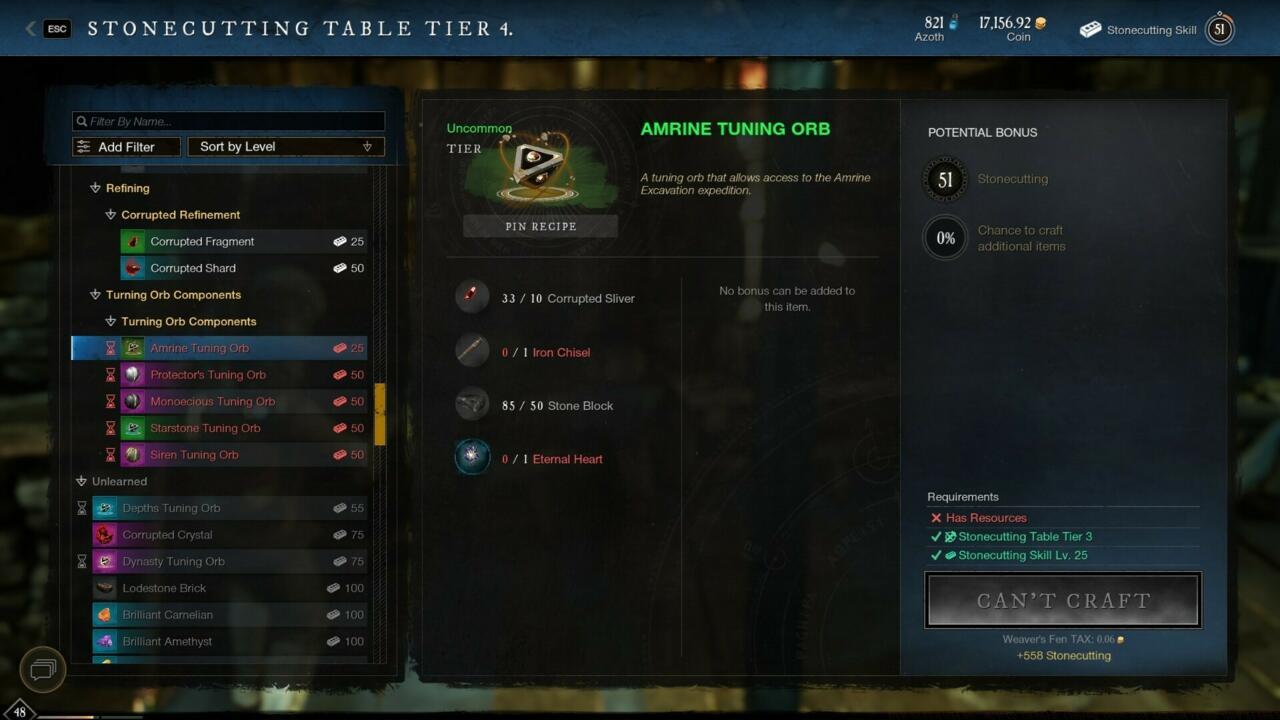The width and height of the screenshot is (1280, 720).
Task: Select the Corrupted Shard recipe
Action: click(x=193, y=268)
